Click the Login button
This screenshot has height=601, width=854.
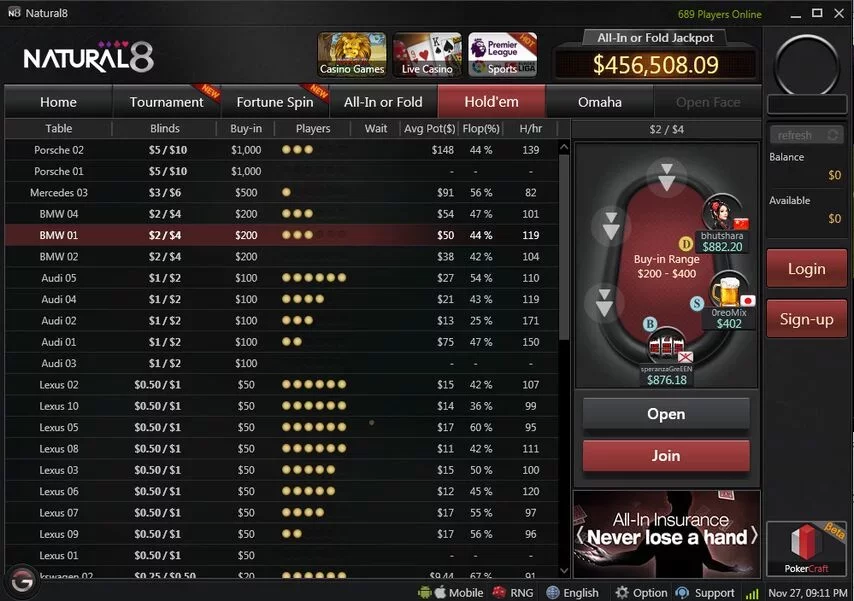pos(806,268)
